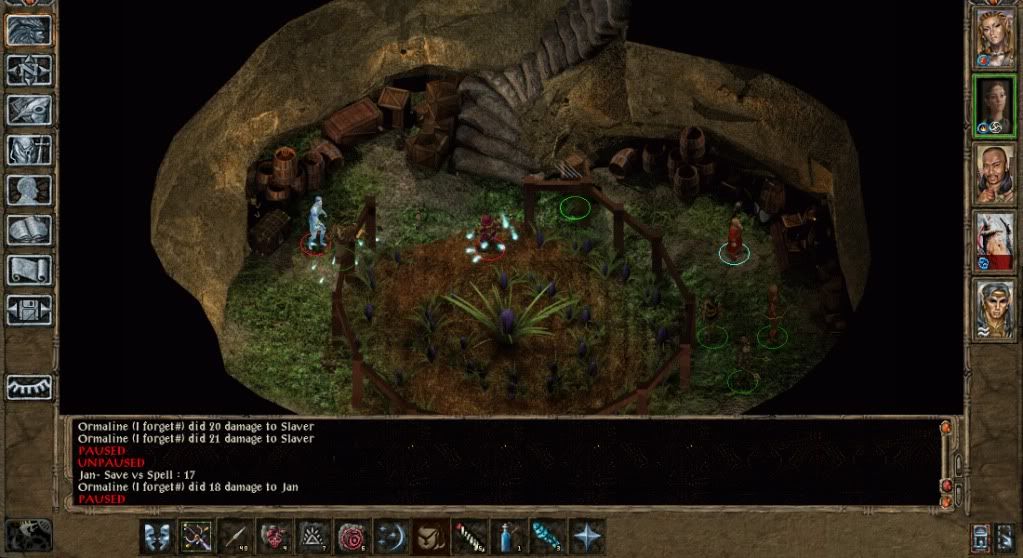Select the green-highlighted dark-haired woman portrait
1023x558 pixels.
click(995, 105)
